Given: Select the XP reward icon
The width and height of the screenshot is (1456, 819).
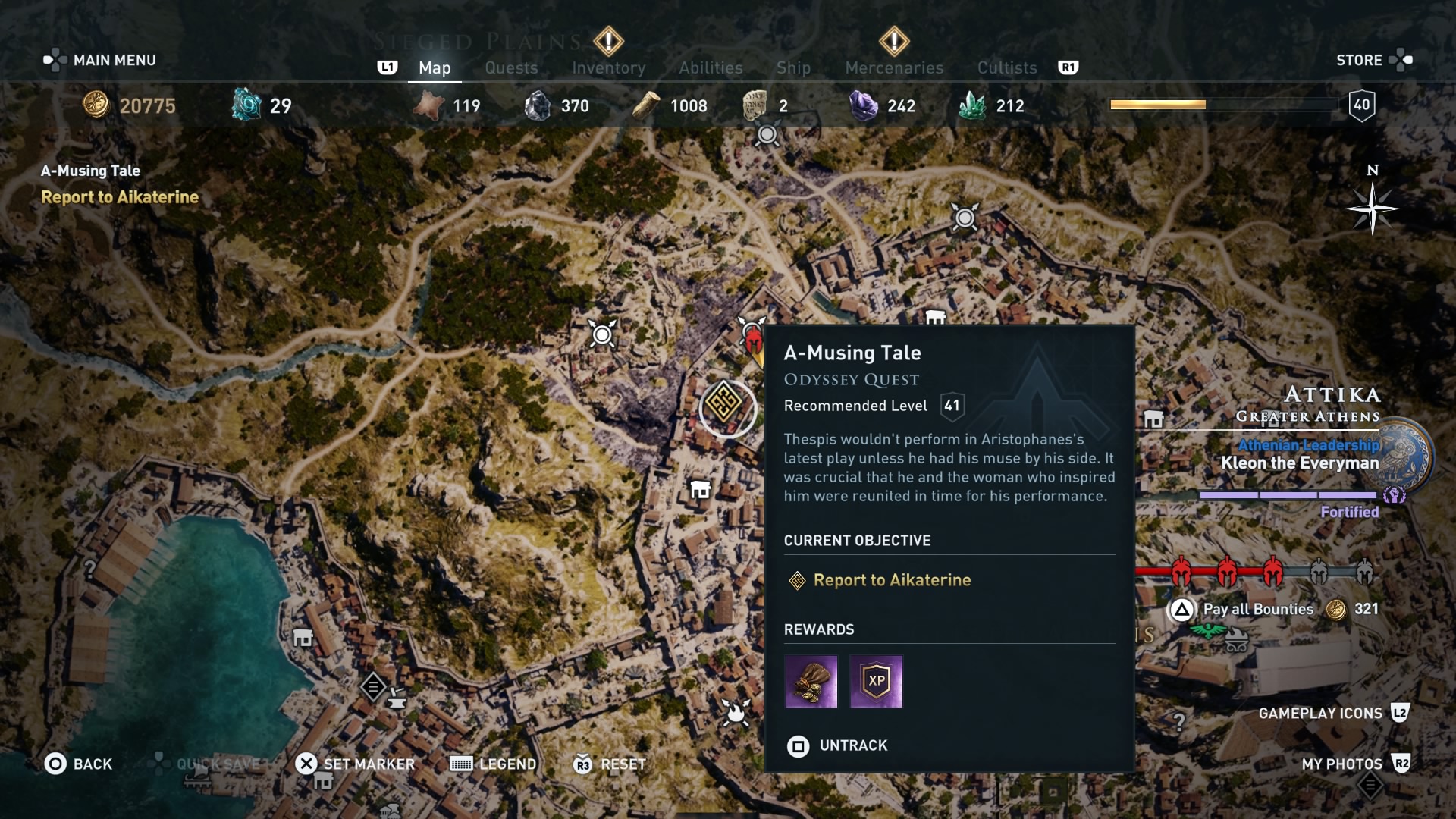Looking at the screenshot, I should (x=876, y=681).
